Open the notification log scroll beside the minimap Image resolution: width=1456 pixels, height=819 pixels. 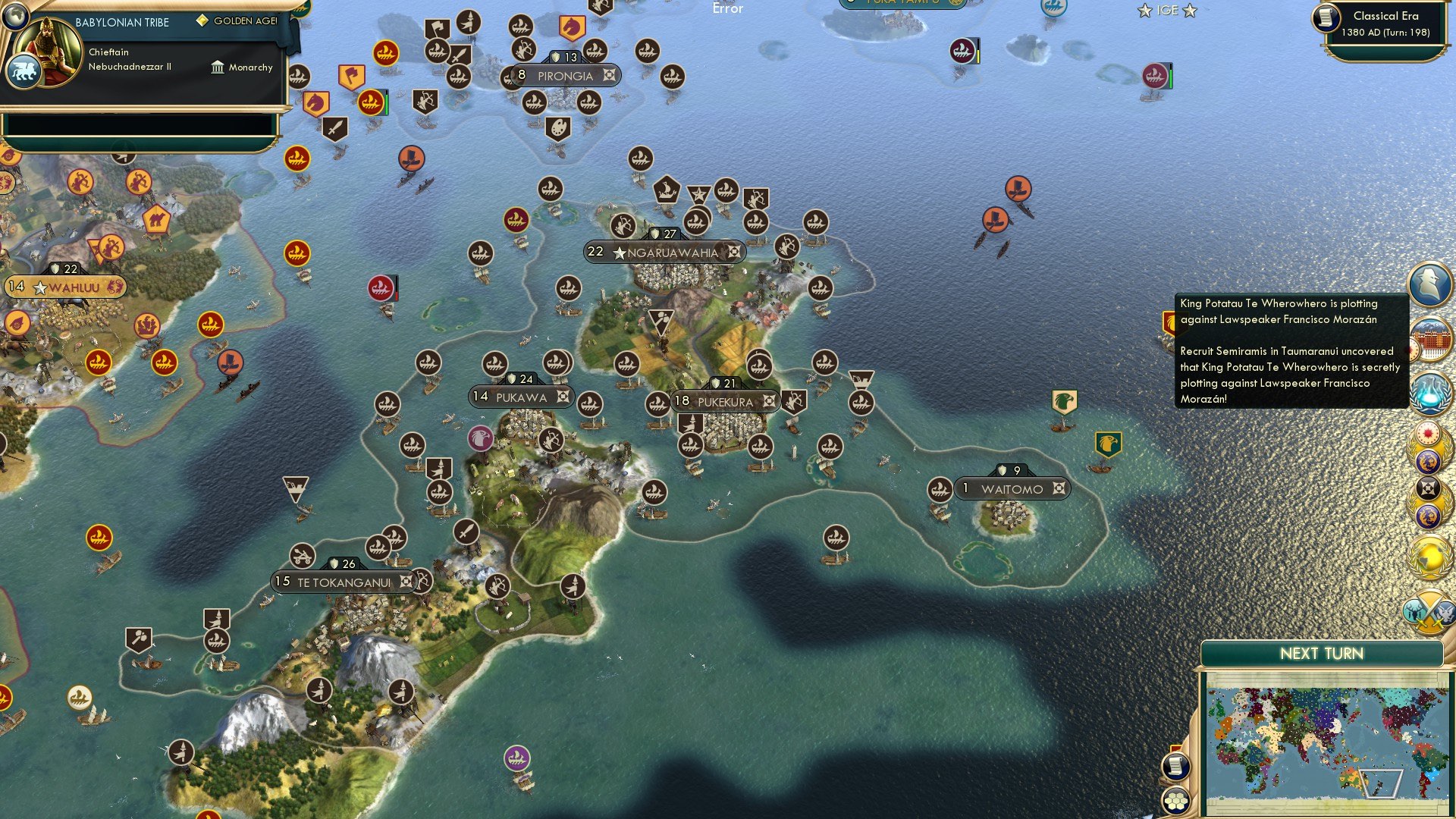(1176, 766)
